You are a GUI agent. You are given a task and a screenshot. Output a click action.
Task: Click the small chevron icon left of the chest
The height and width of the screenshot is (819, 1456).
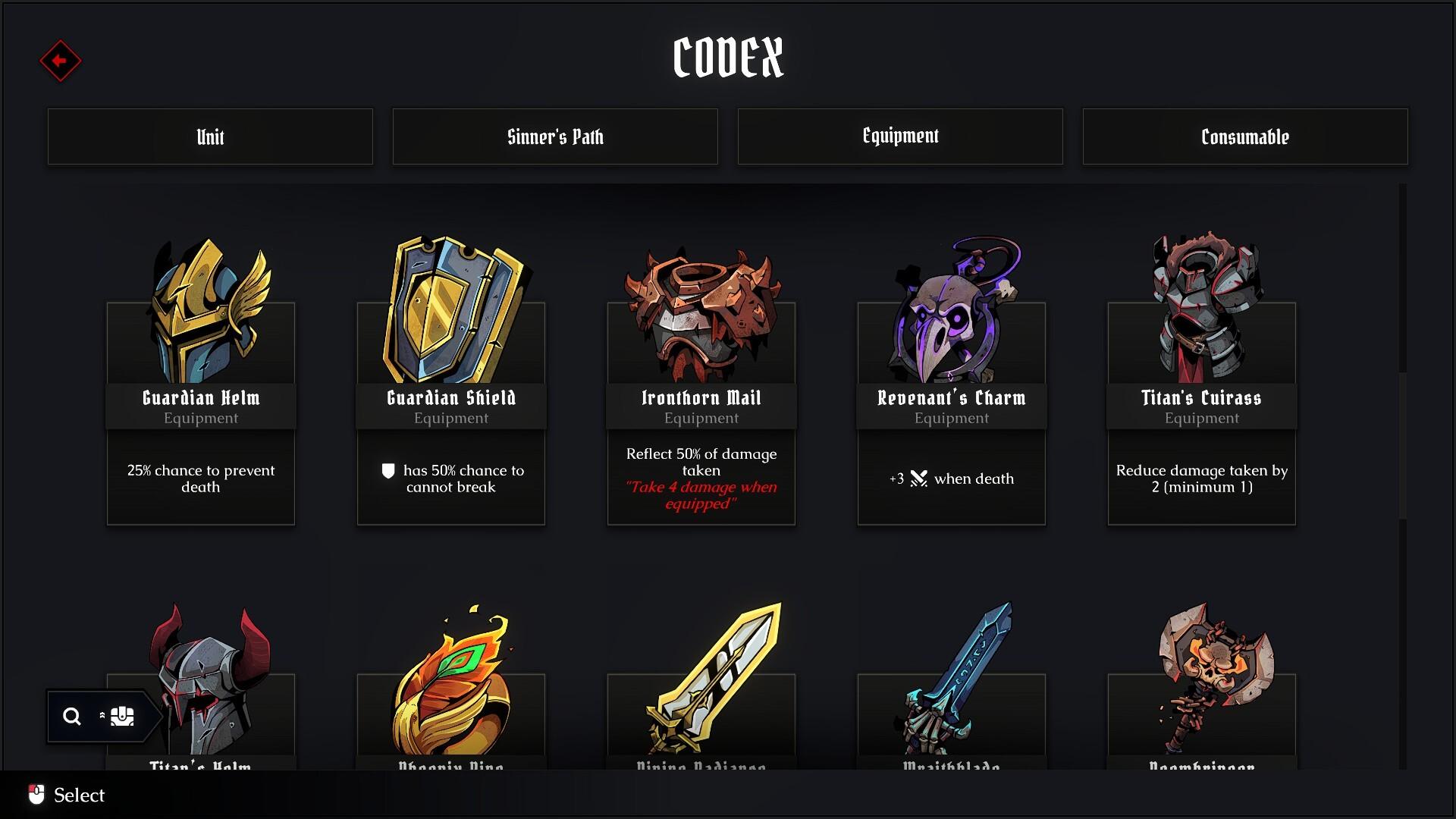(101, 715)
